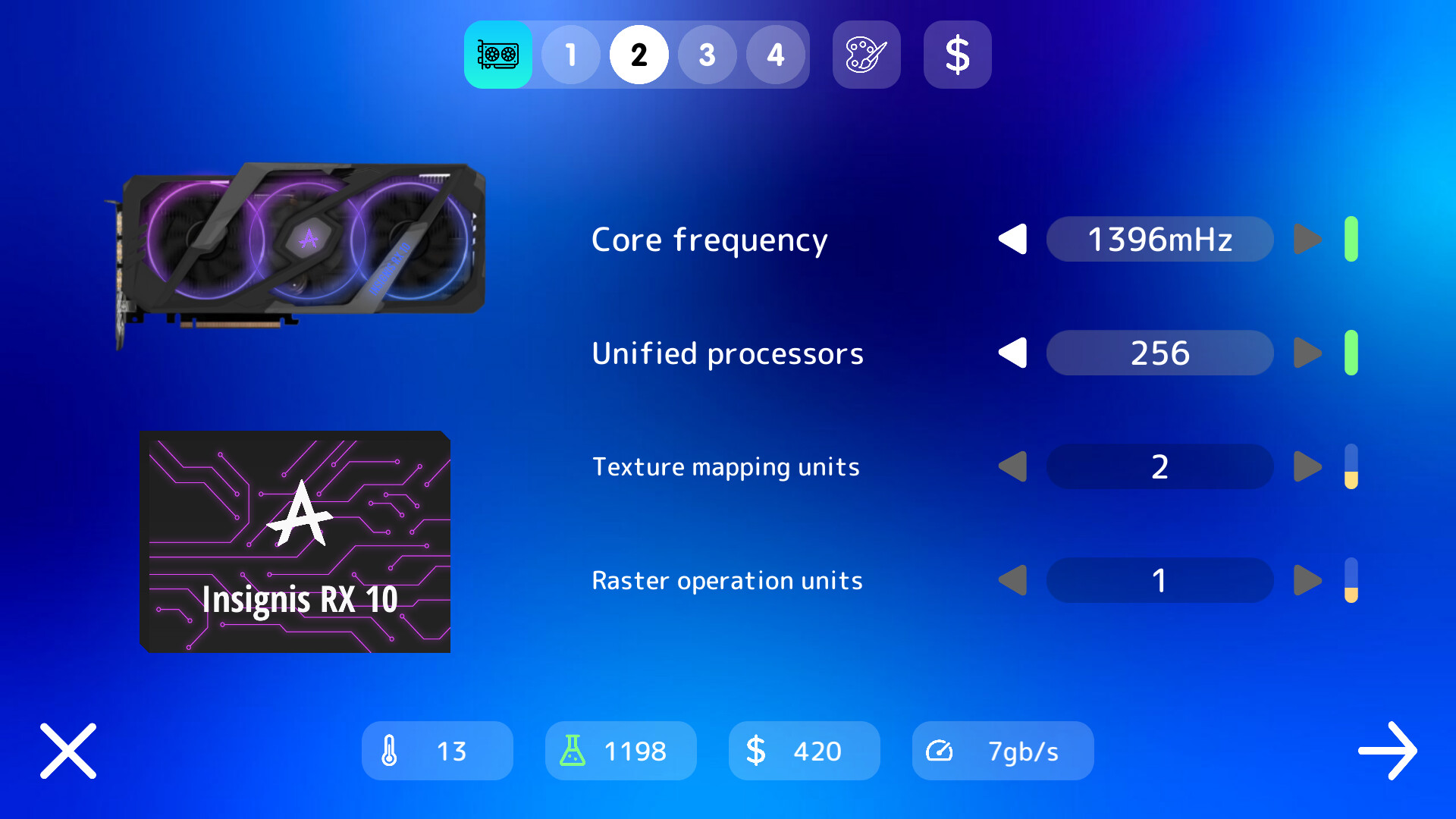
Task: Open the graphics card overview tab
Action: [x=498, y=55]
